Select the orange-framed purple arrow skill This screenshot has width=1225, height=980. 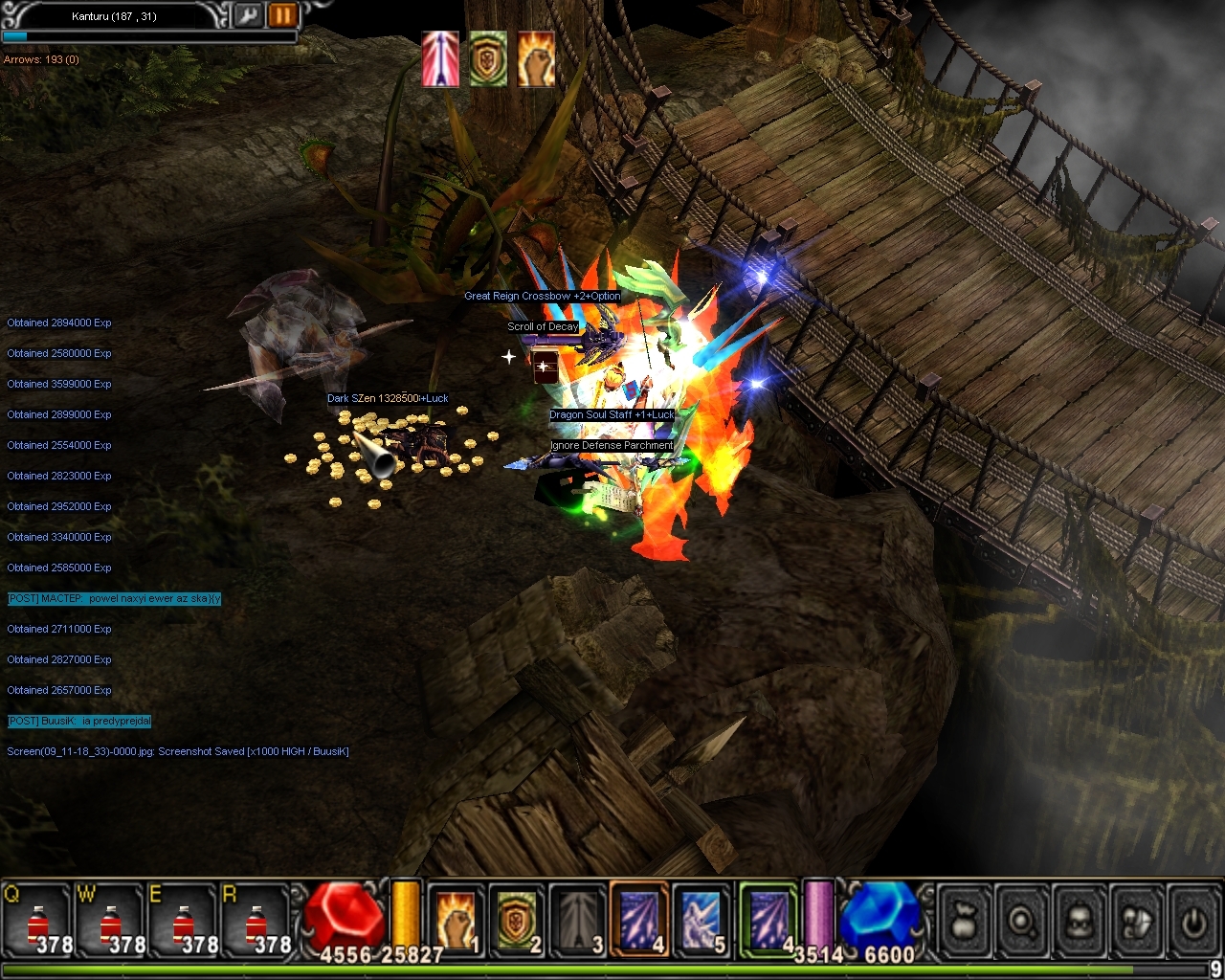pyautogui.click(x=639, y=919)
